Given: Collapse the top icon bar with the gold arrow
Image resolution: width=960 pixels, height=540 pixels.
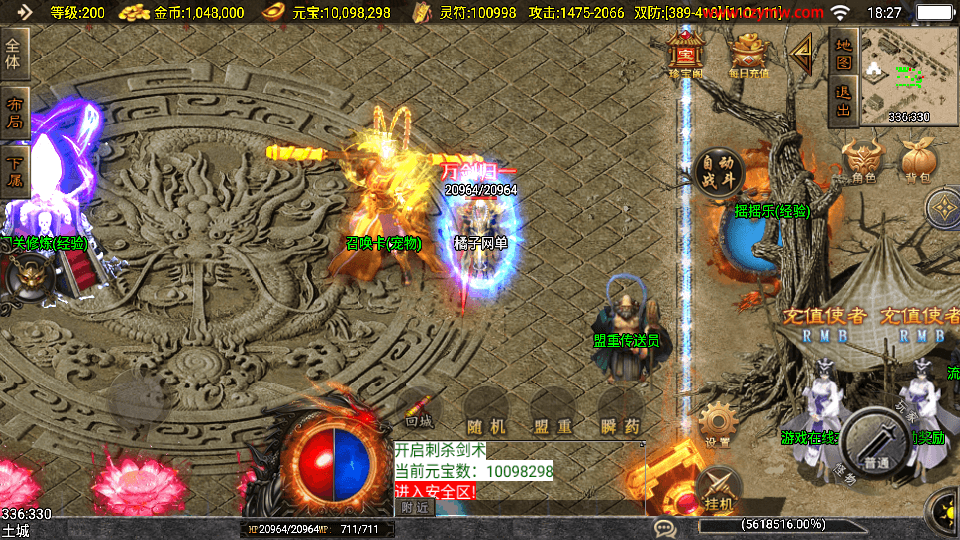Looking at the screenshot, I should pos(802,56).
